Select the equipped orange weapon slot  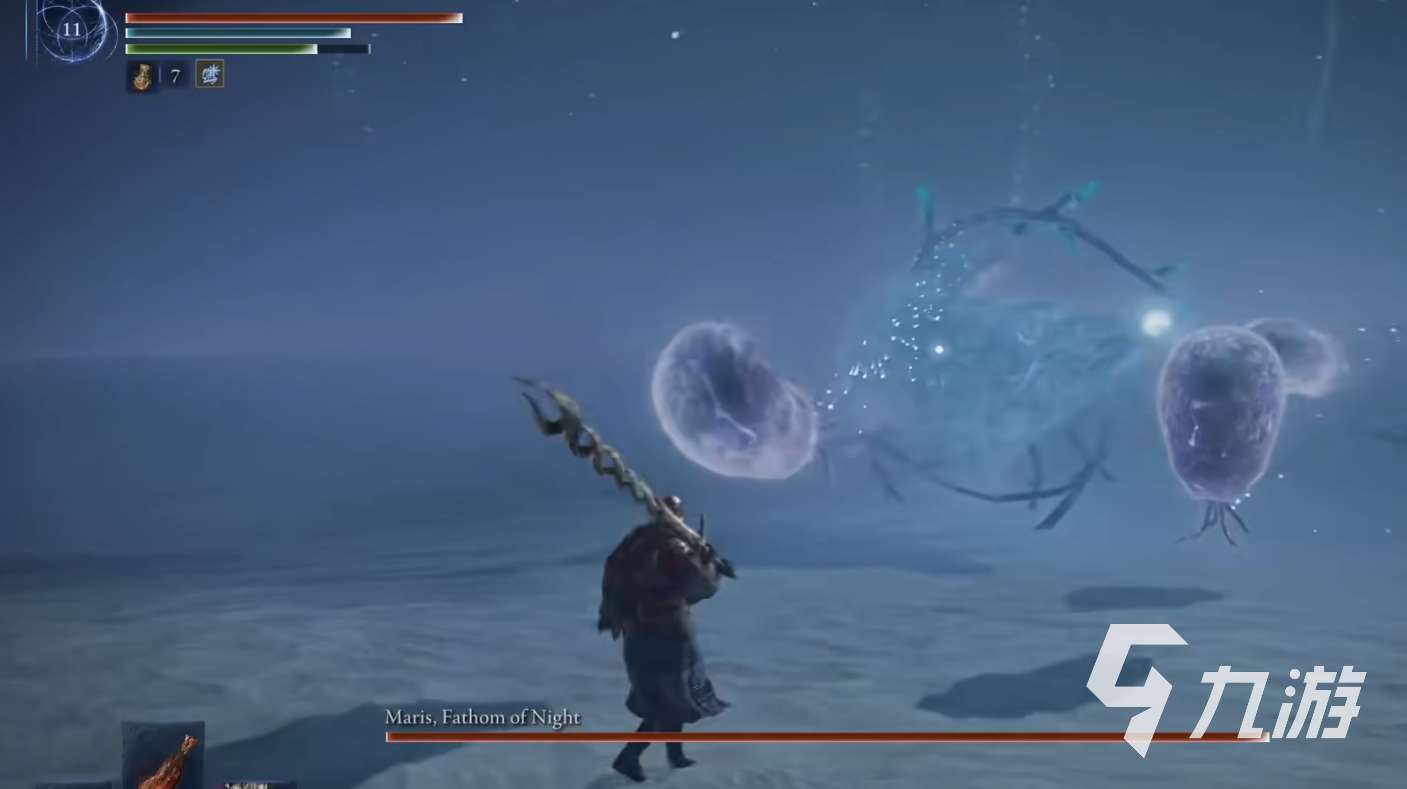pyautogui.click(x=163, y=756)
